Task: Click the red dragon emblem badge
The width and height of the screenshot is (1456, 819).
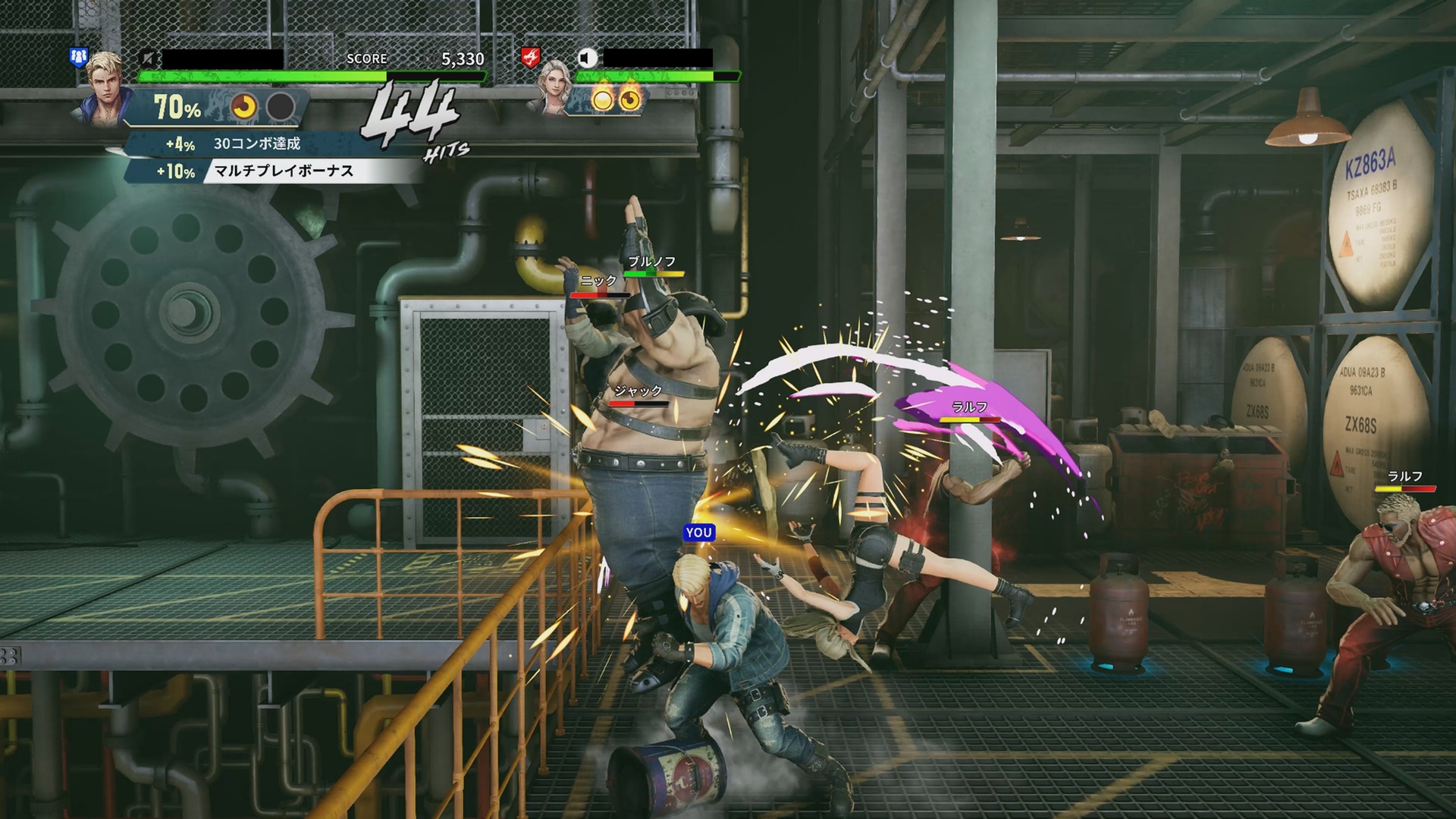Action: (x=530, y=56)
